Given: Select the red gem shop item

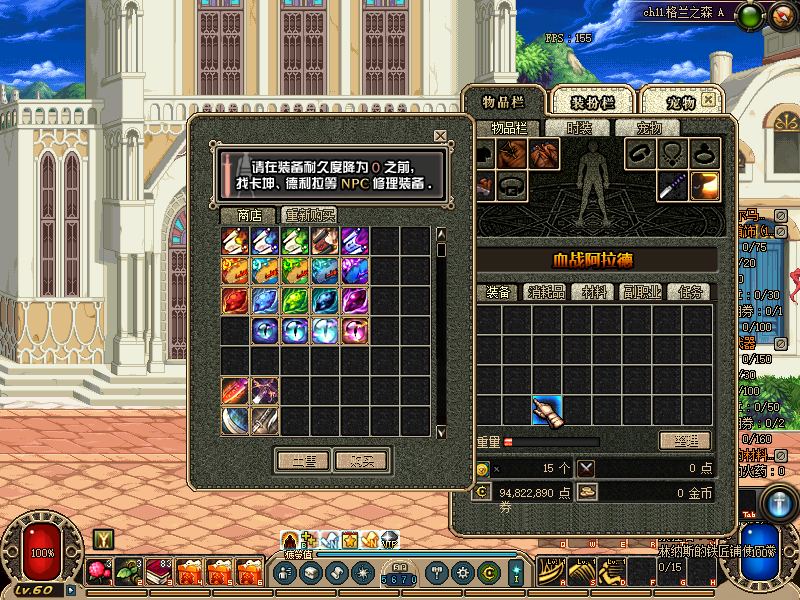Looking at the screenshot, I should (x=235, y=301).
